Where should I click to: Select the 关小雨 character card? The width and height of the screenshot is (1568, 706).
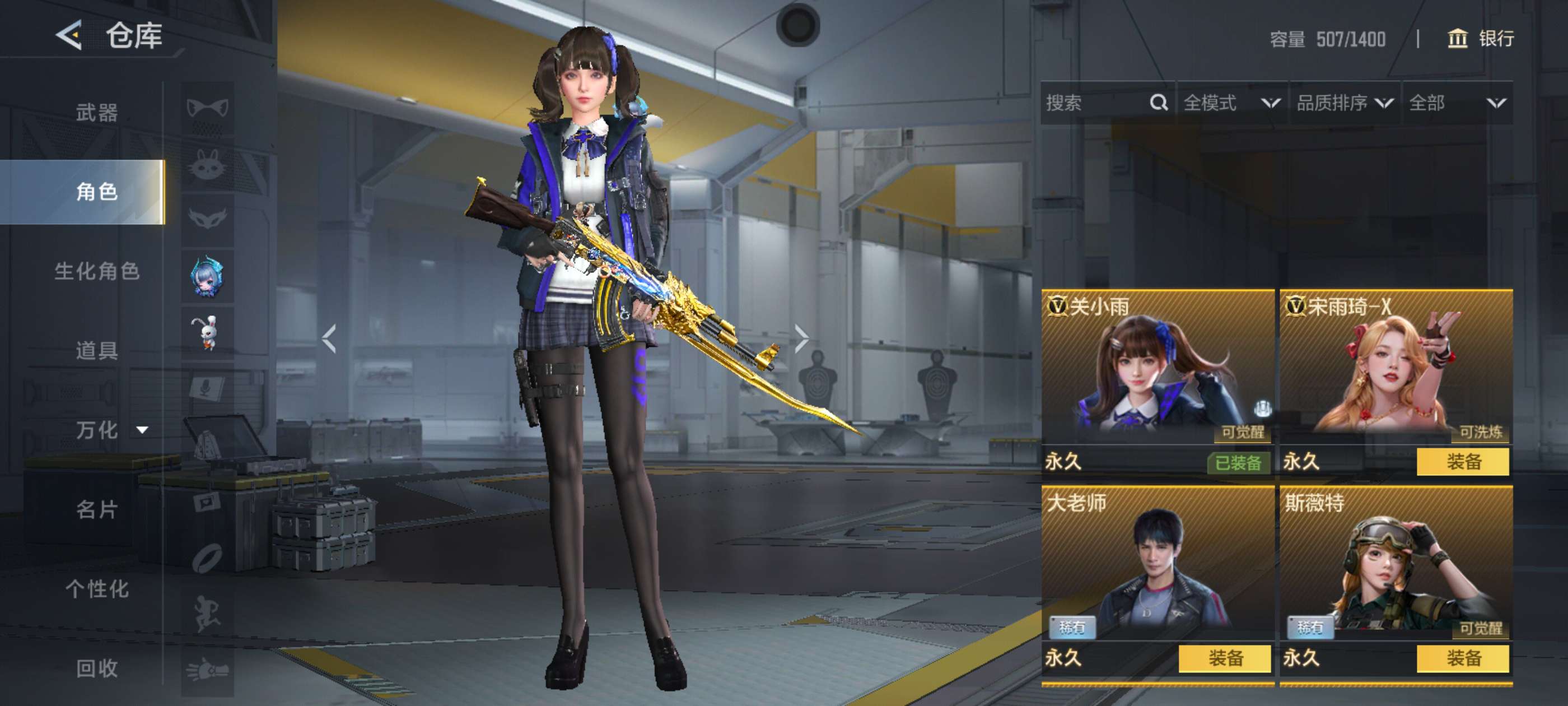[1156, 371]
